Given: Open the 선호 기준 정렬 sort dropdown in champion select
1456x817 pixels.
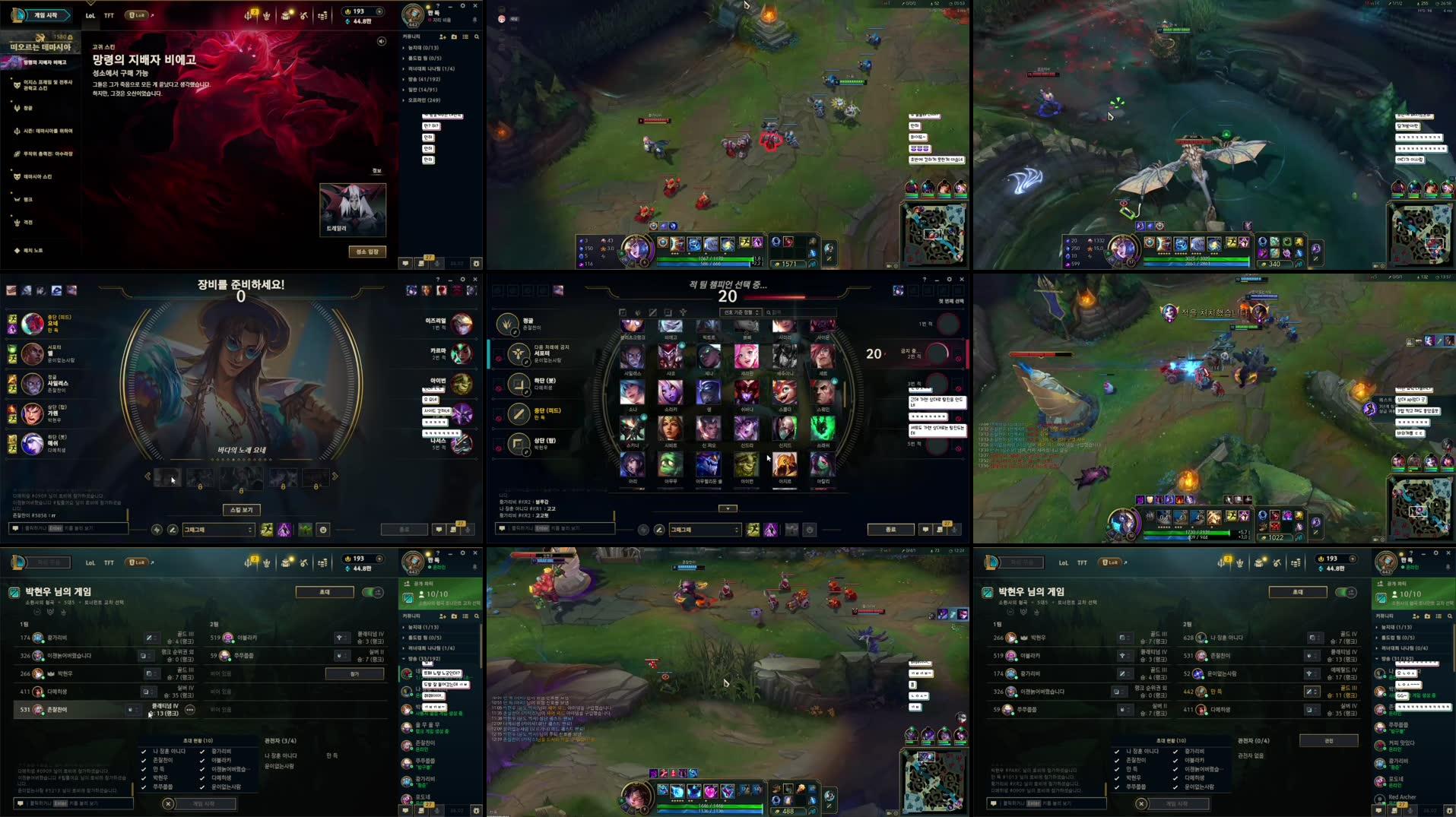Looking at the screenshot, I should tap(740, 312).
